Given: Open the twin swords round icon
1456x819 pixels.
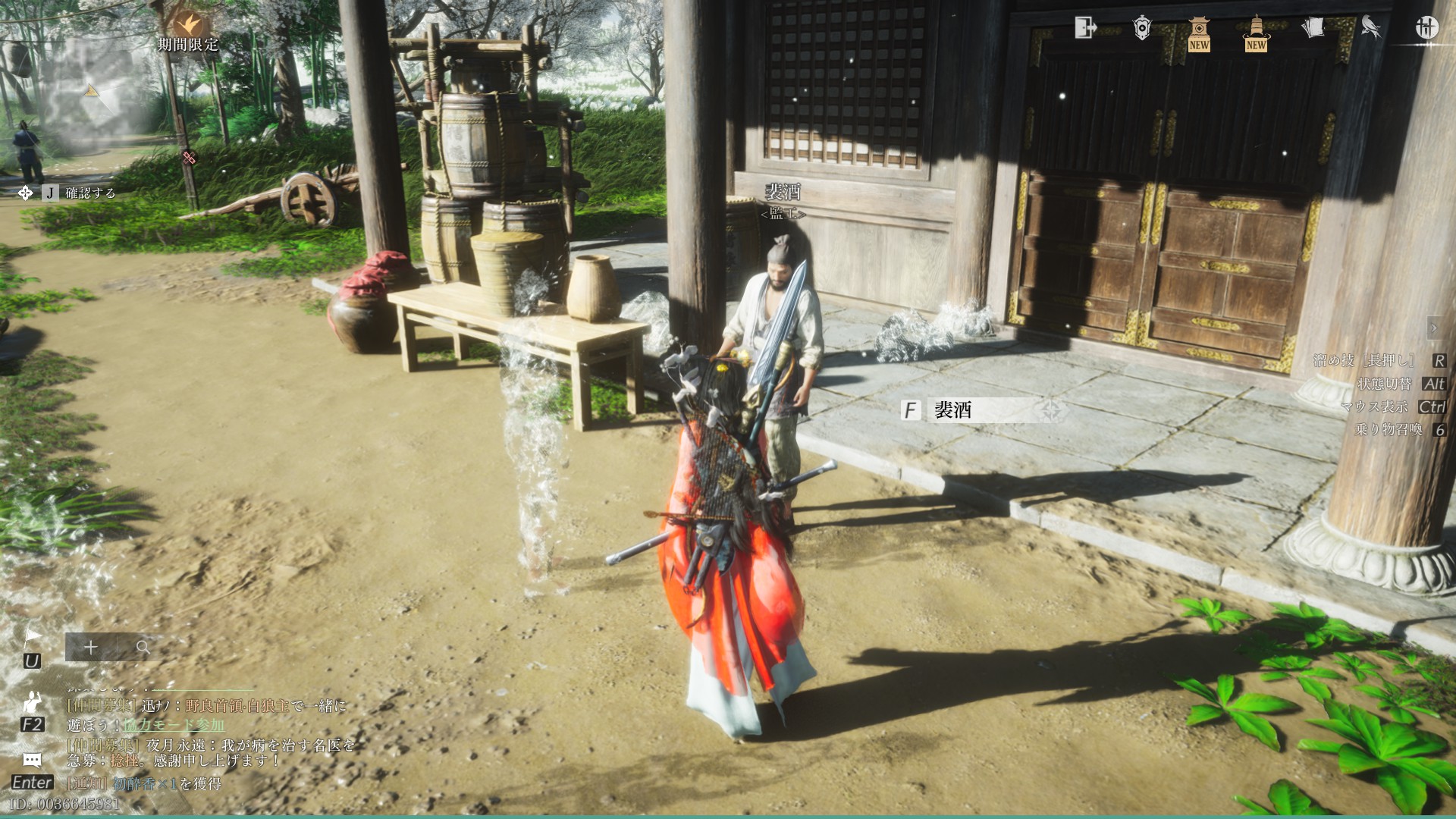Looking at the screenshot, I should 1426,28.
